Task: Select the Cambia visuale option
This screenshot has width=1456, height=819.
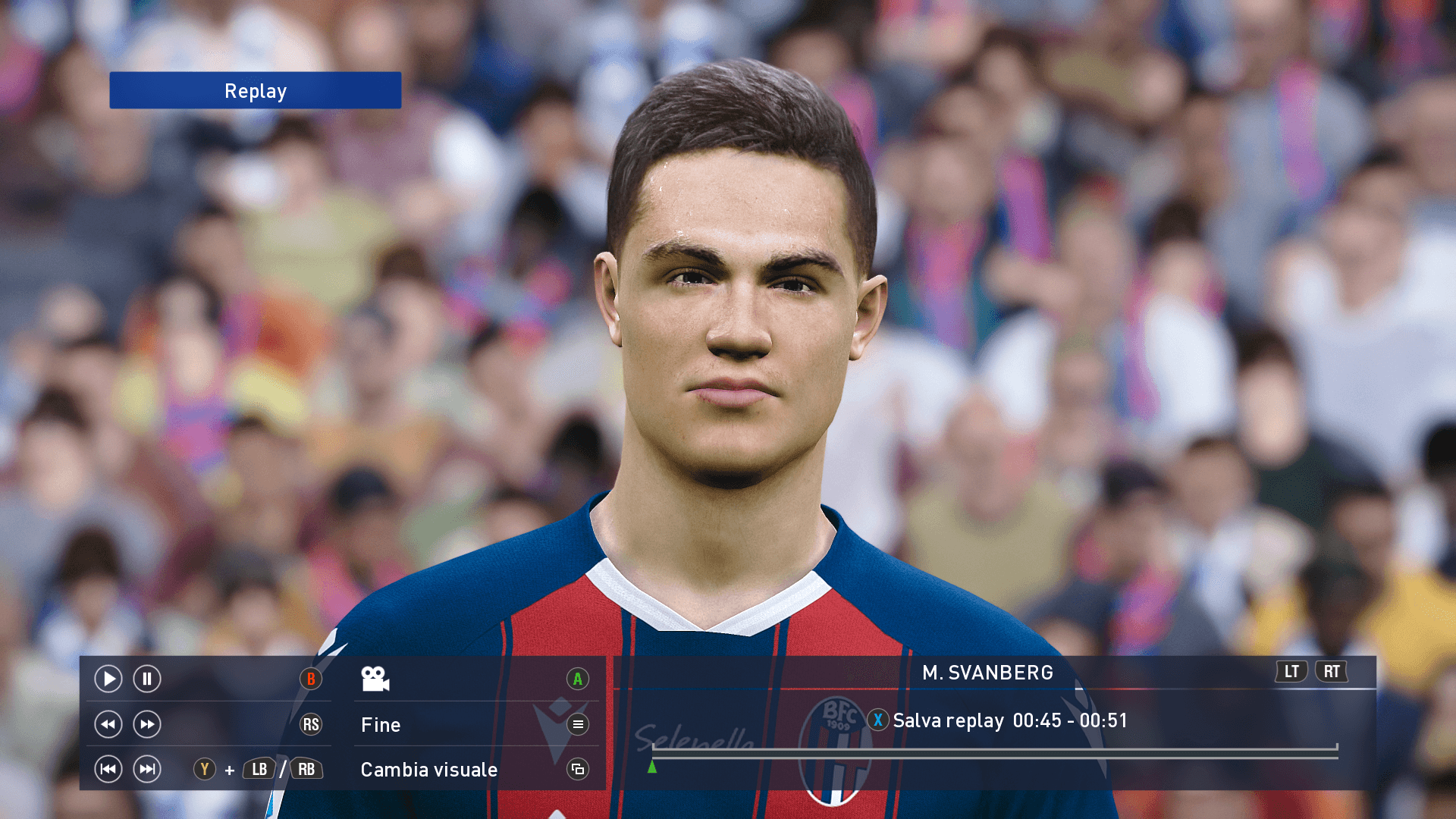Action: pyautogui.click(x=429, y=770)
